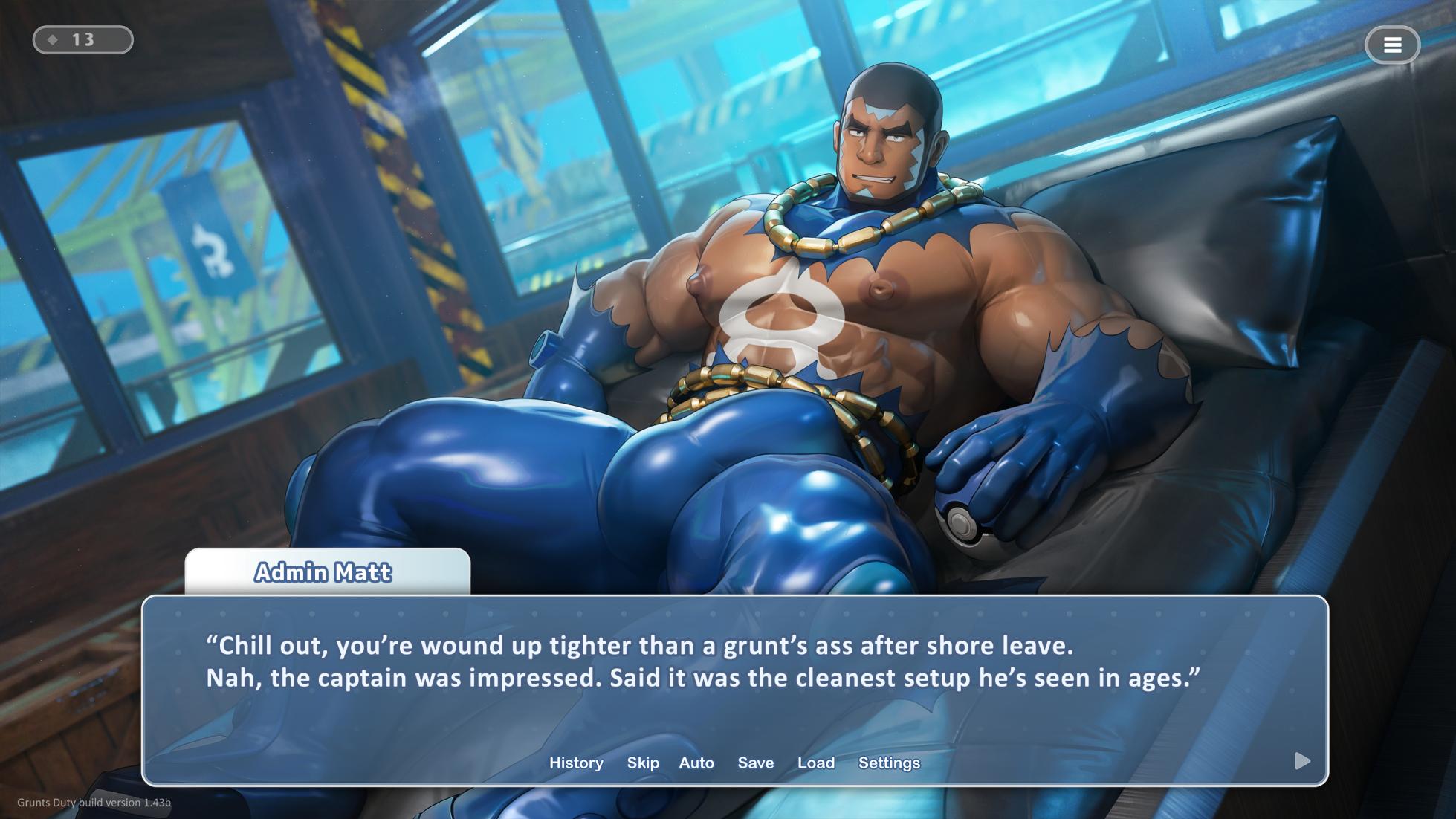This screenshot has height=819, width=1456.
Task: Open the hamburger menu
Action: pos(1392,45)
